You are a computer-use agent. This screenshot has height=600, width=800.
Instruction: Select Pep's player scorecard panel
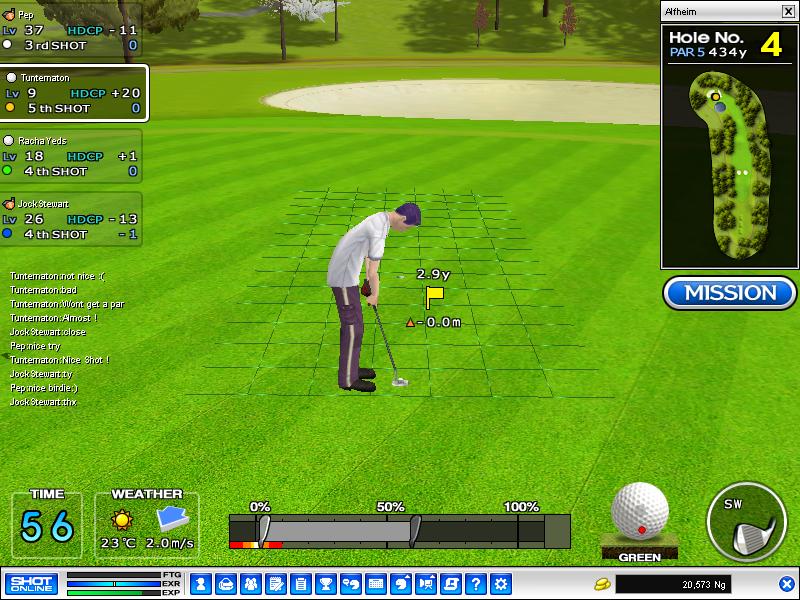coord(70,31)
